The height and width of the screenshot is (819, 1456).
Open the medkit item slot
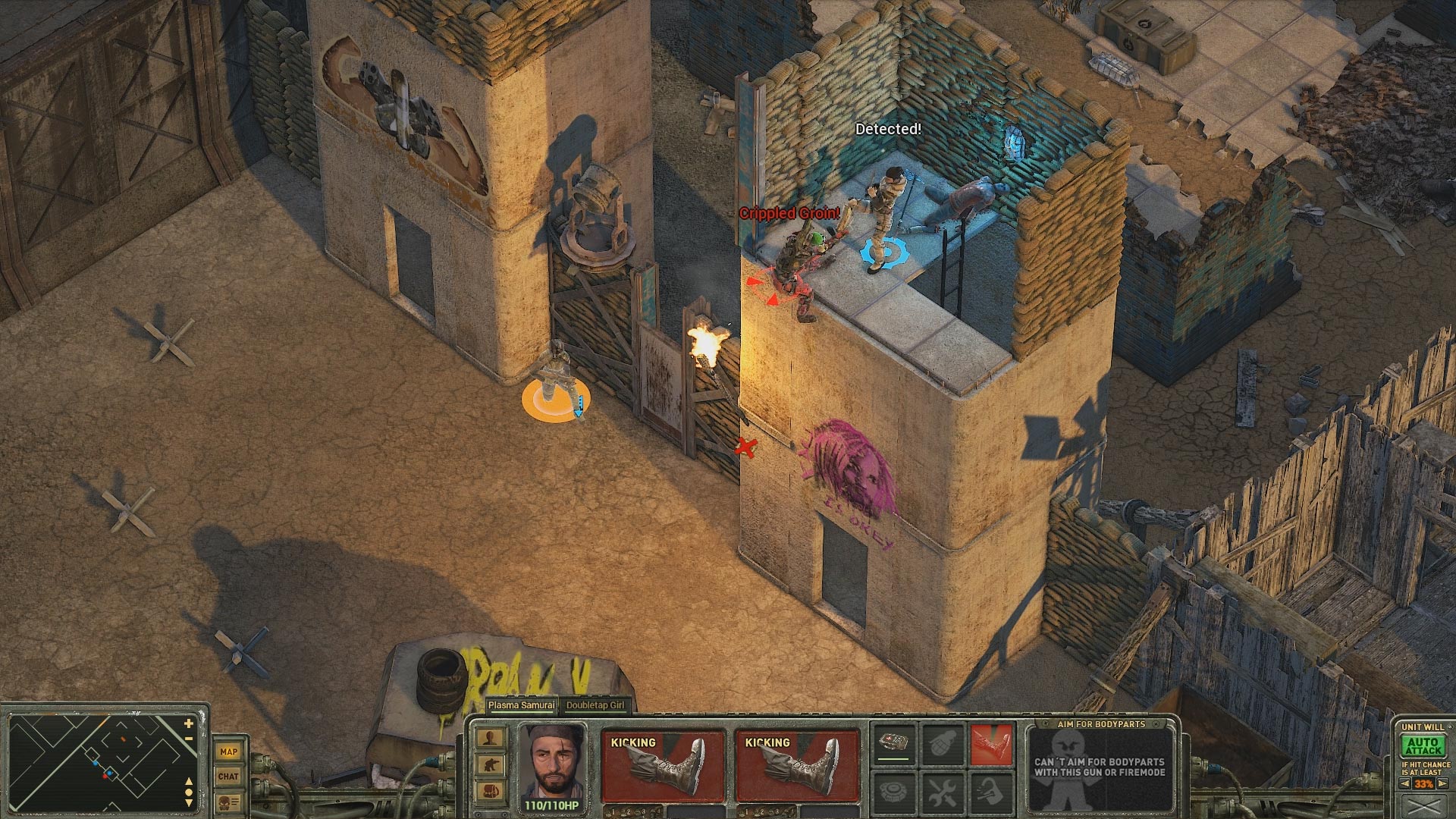[x=893, y=742]
